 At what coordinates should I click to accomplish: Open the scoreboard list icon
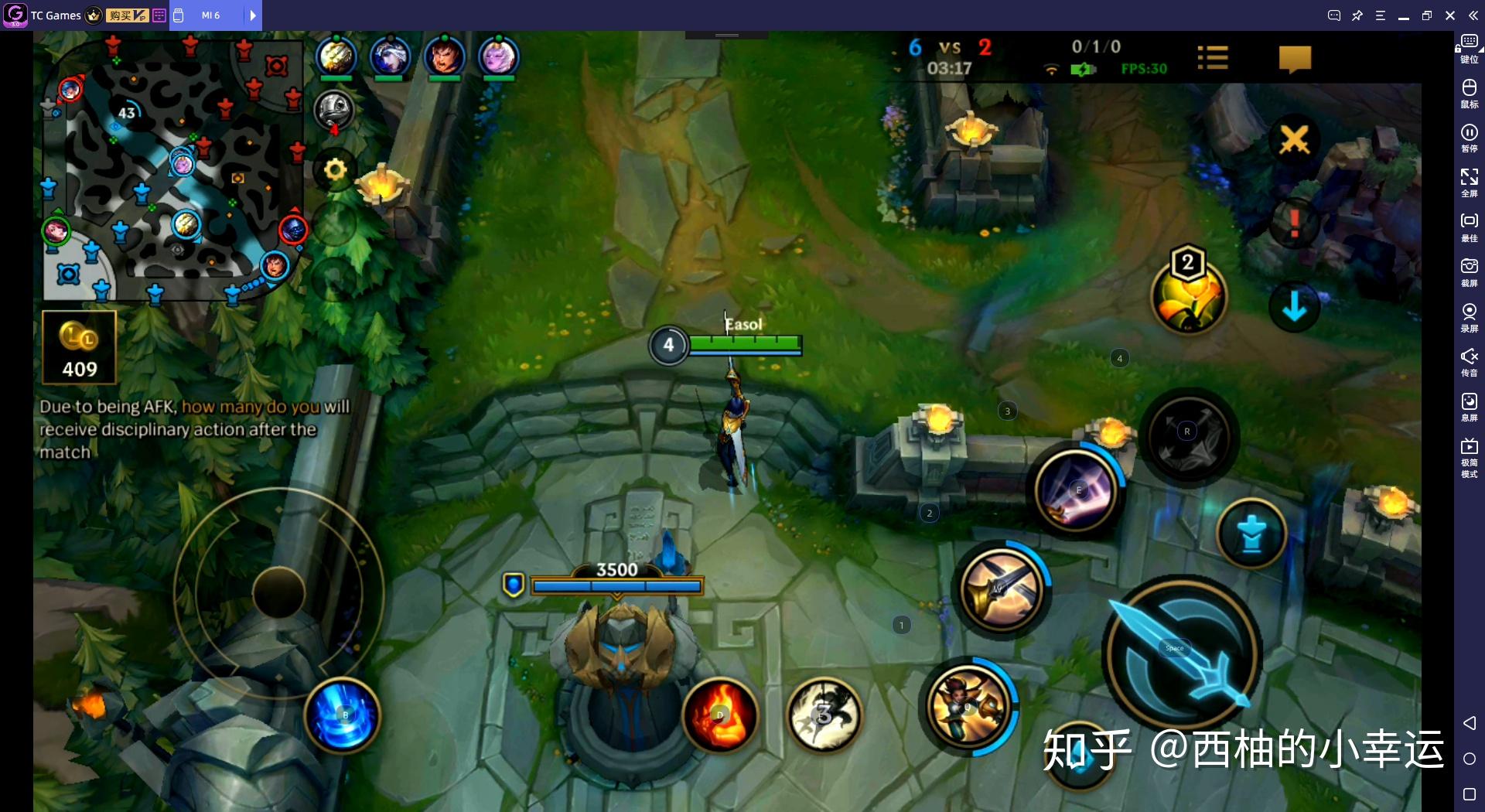[x=1212, y=57]
